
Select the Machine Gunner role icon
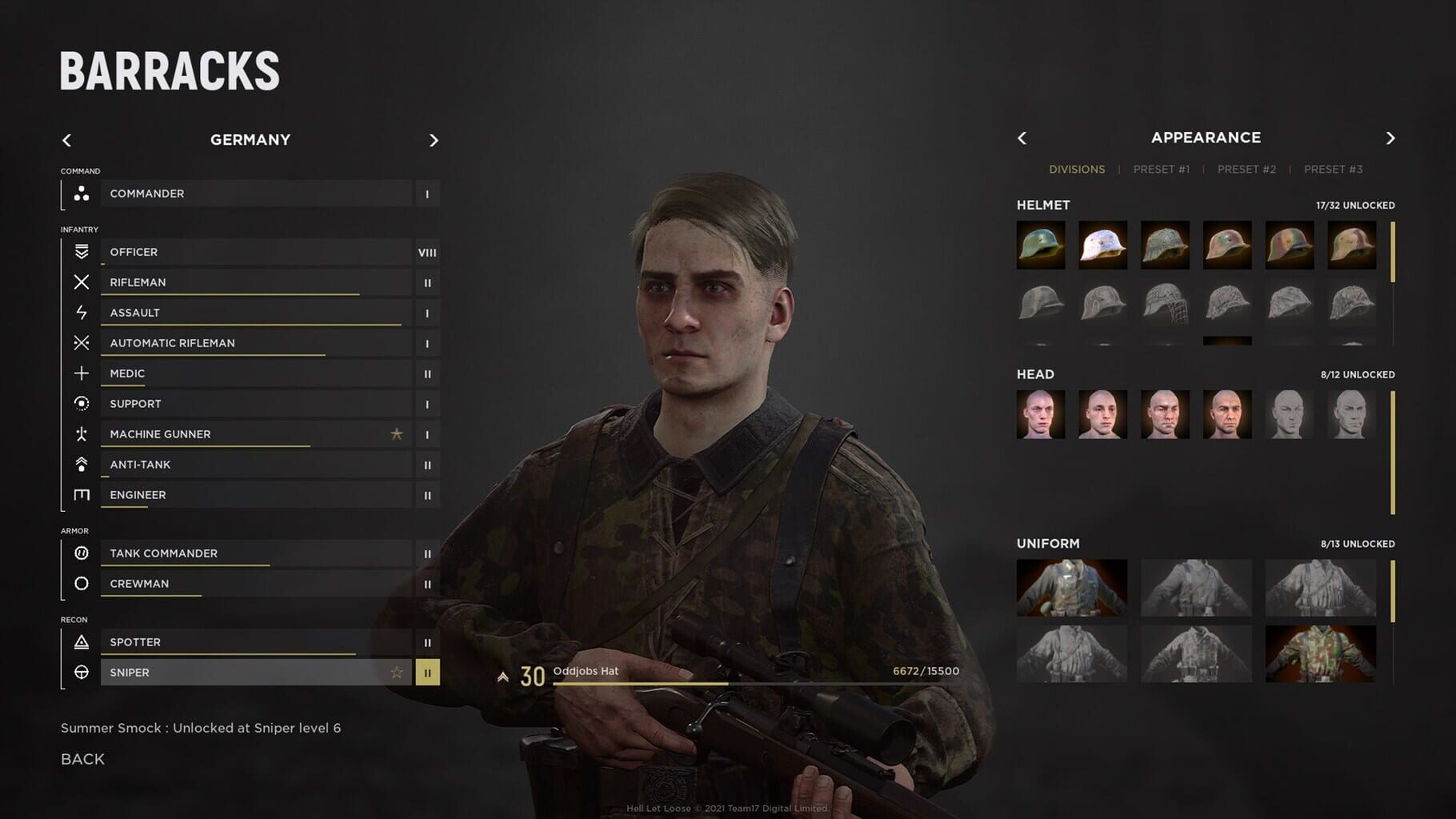pos(80,434)
